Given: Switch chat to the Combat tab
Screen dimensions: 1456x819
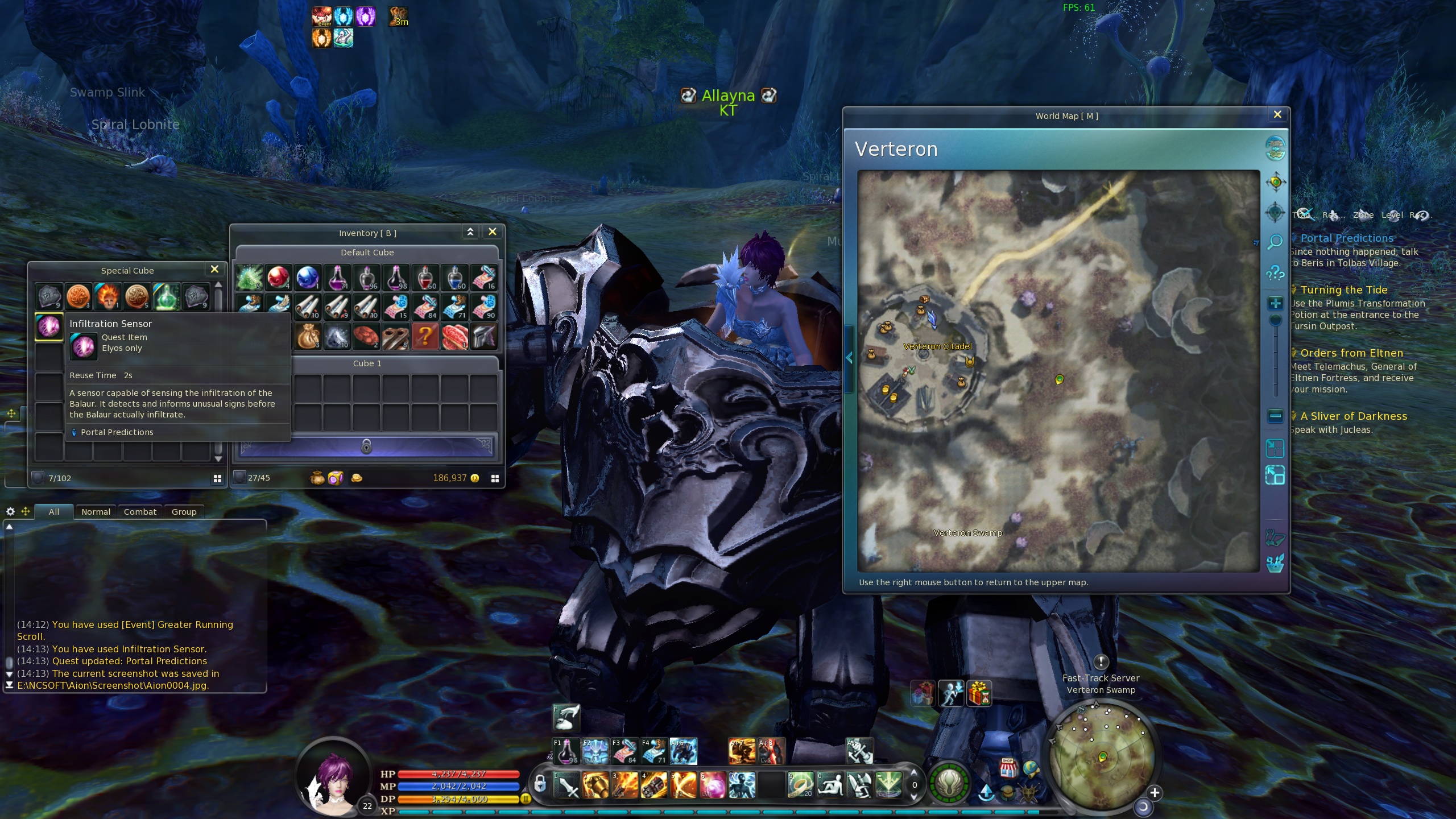Looking at the screenshot, I should click(x=140, y=512).
